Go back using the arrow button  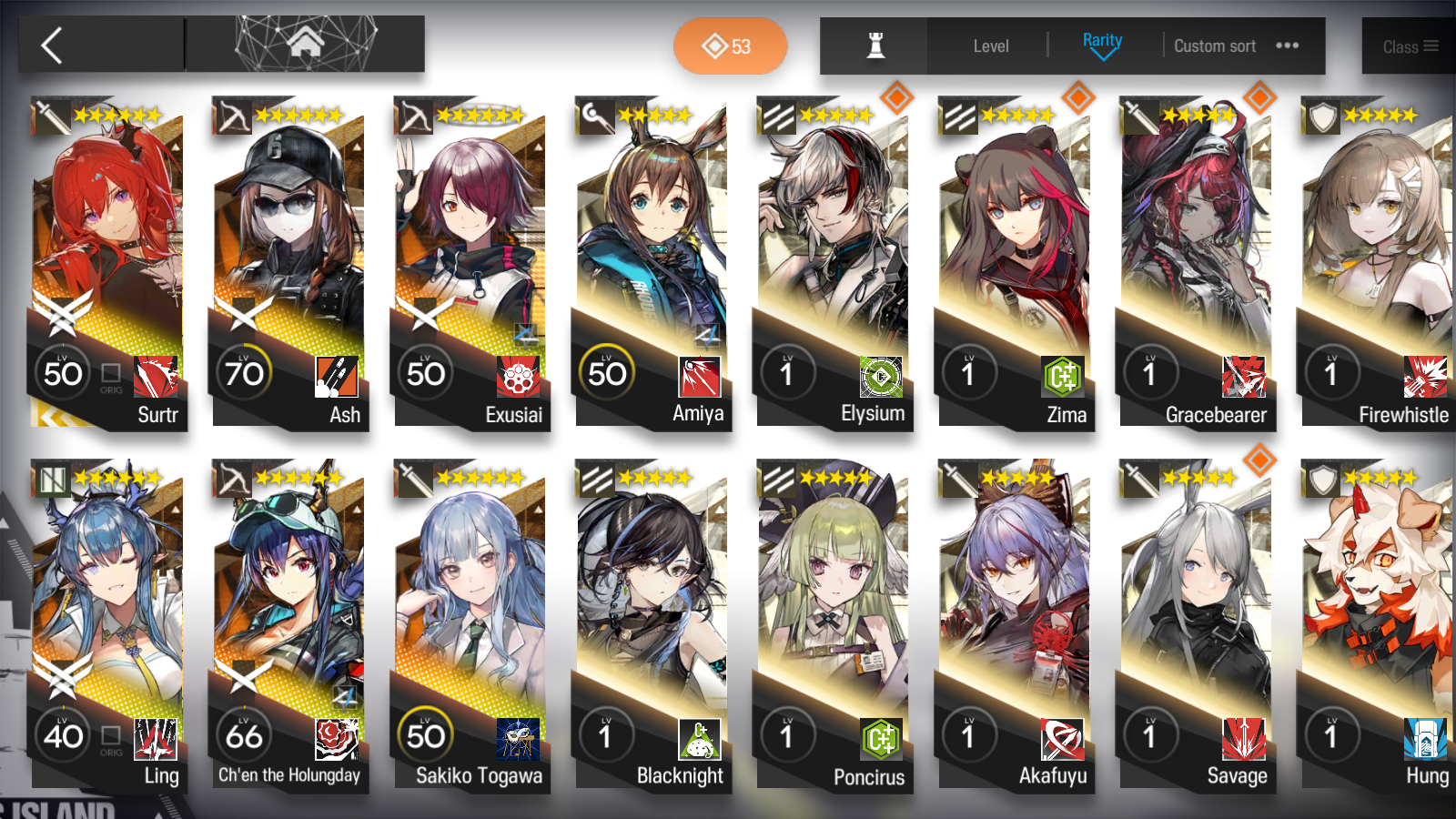(53, 45)
